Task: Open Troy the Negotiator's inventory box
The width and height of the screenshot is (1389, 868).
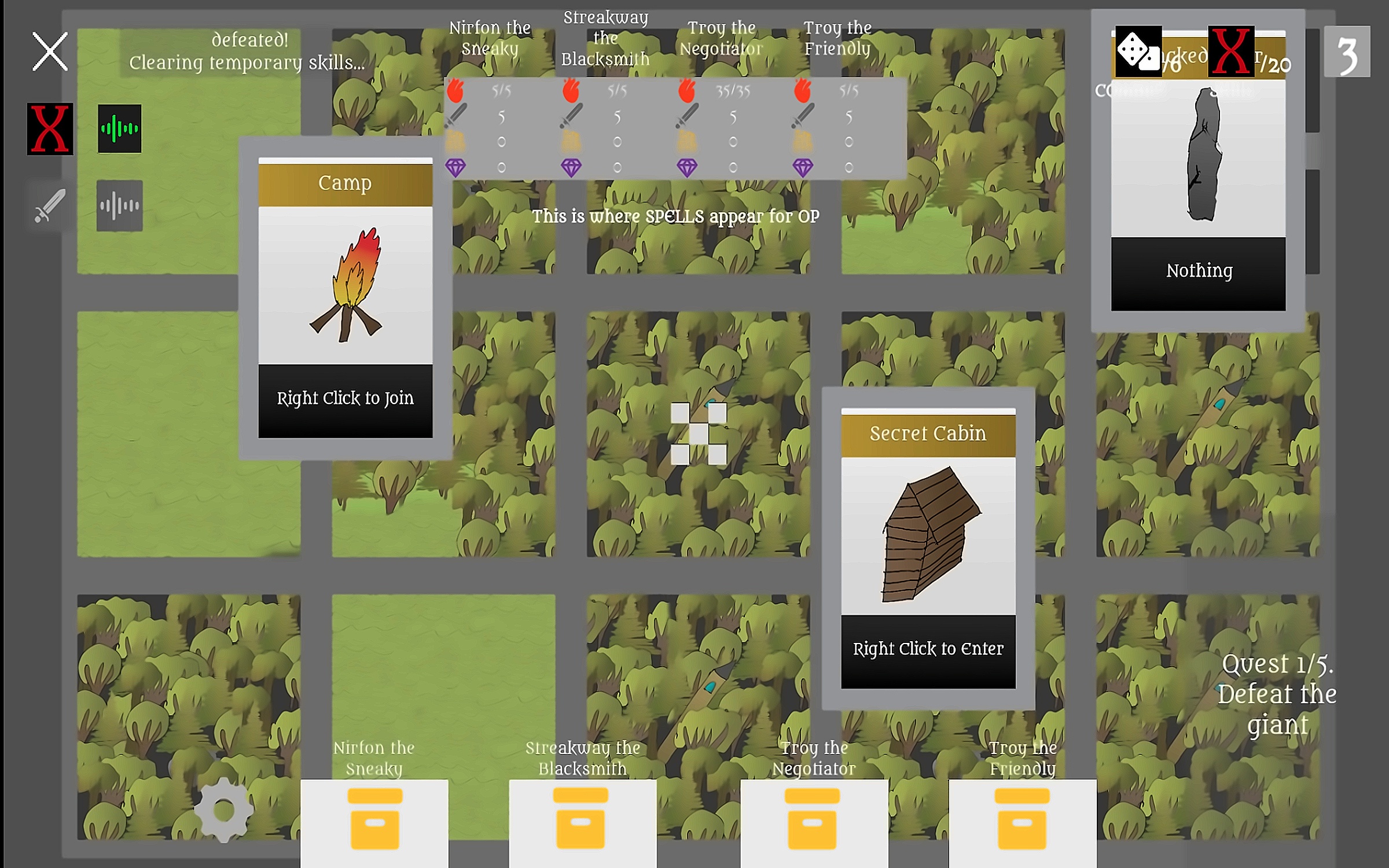Action: [813, 820]
